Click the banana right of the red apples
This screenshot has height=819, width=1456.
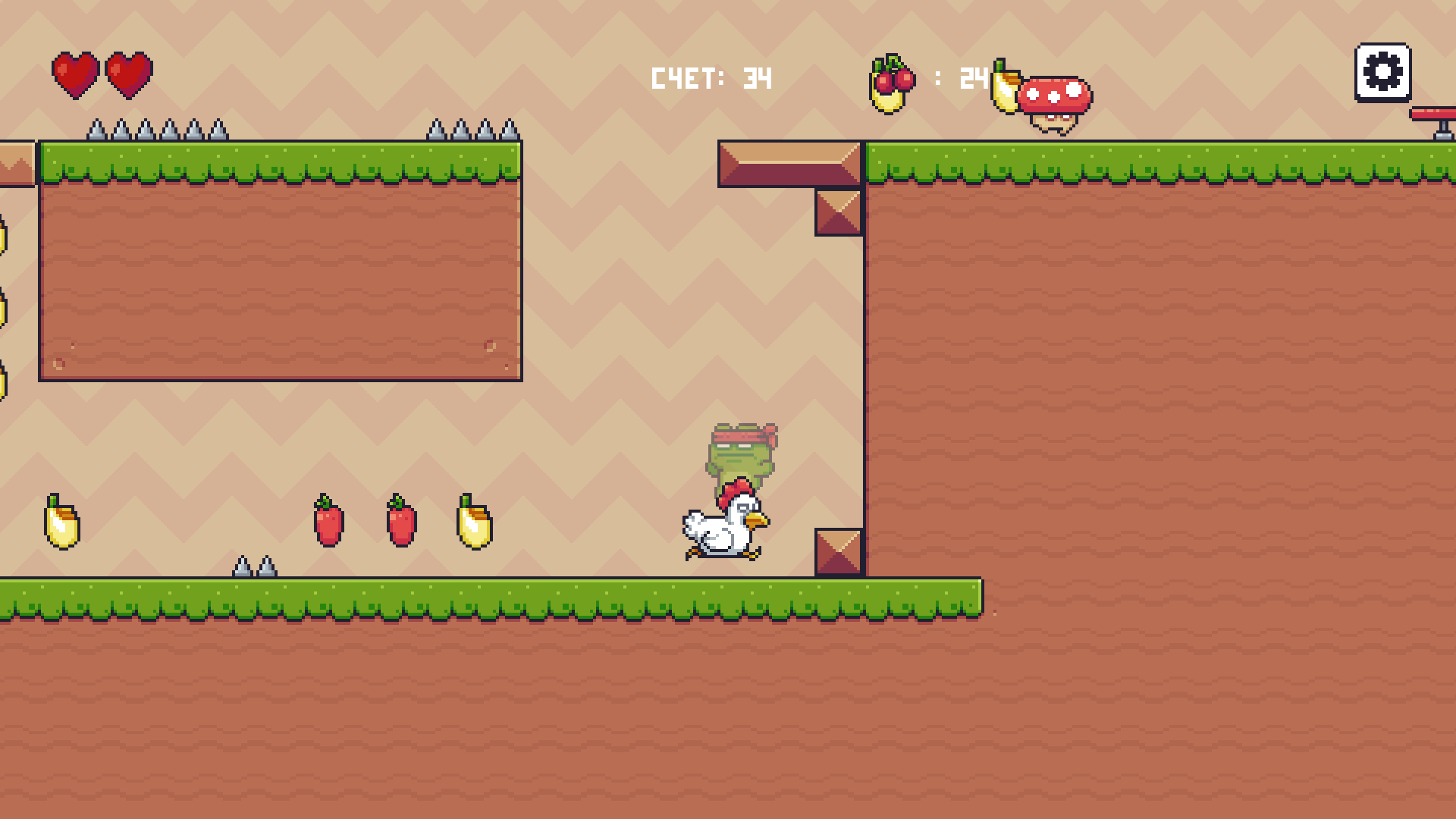[474, 526]
